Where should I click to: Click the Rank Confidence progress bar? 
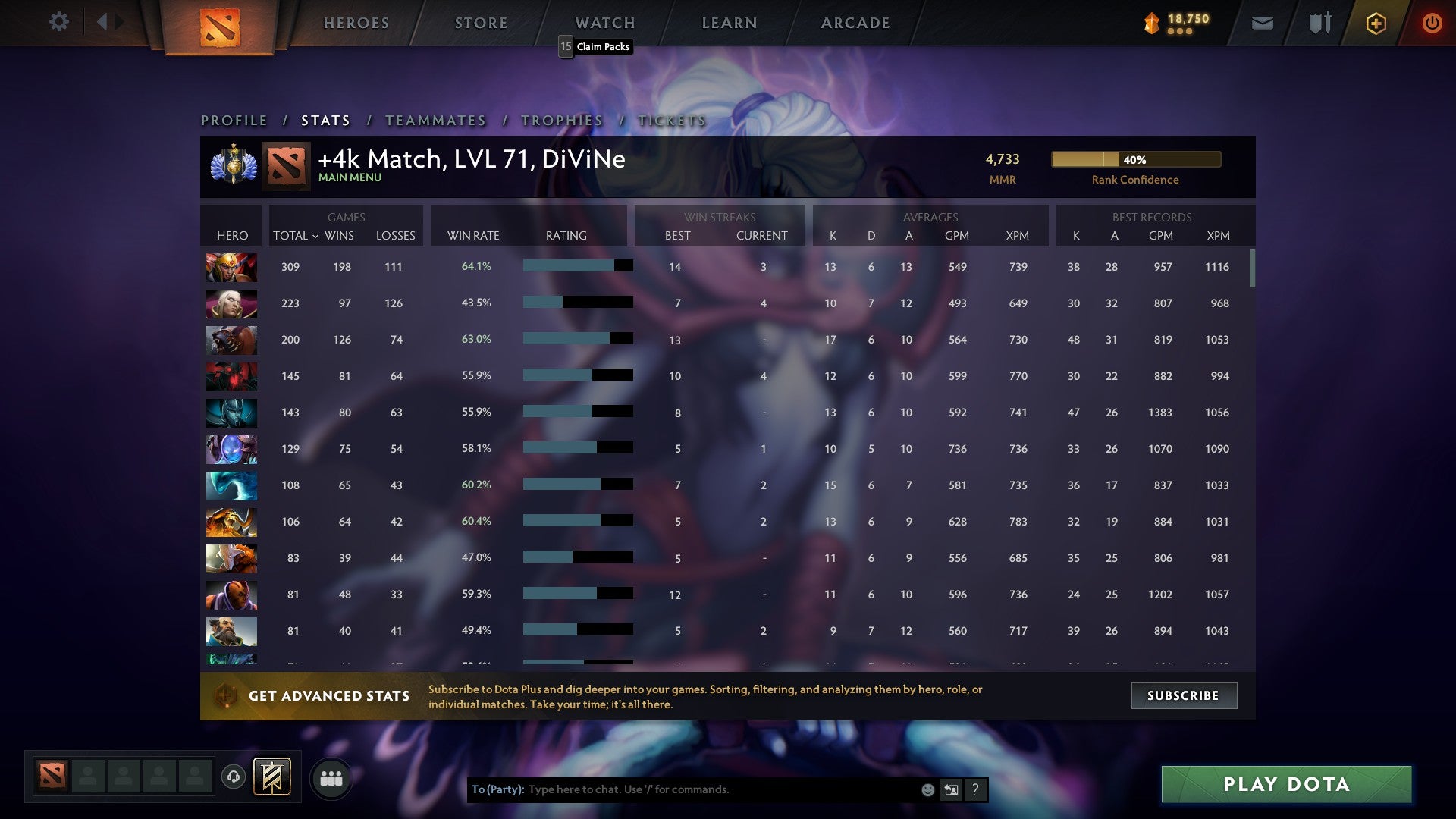tap(1135, 159)
